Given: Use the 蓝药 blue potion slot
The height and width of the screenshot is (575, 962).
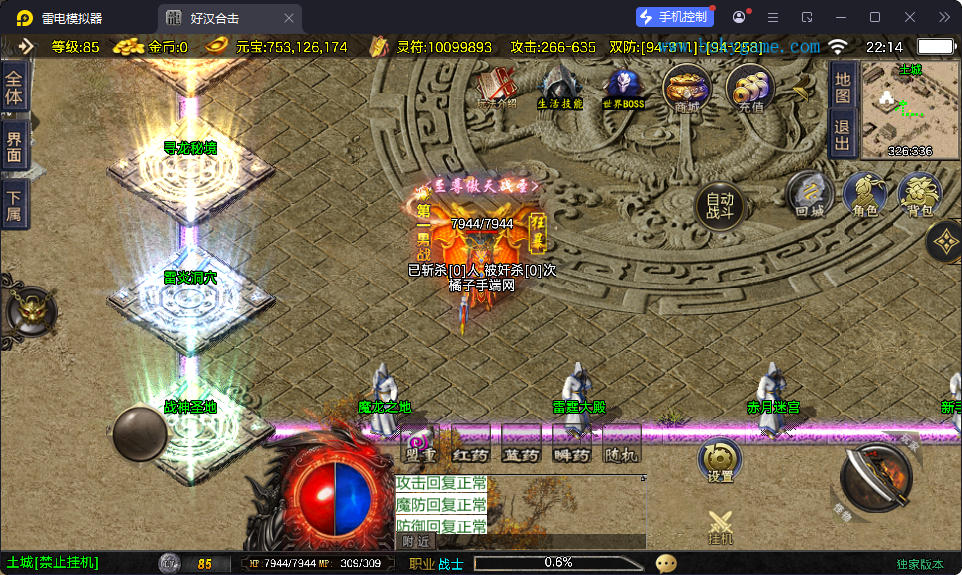Looking at the screenshot, I should coord(521,443).
